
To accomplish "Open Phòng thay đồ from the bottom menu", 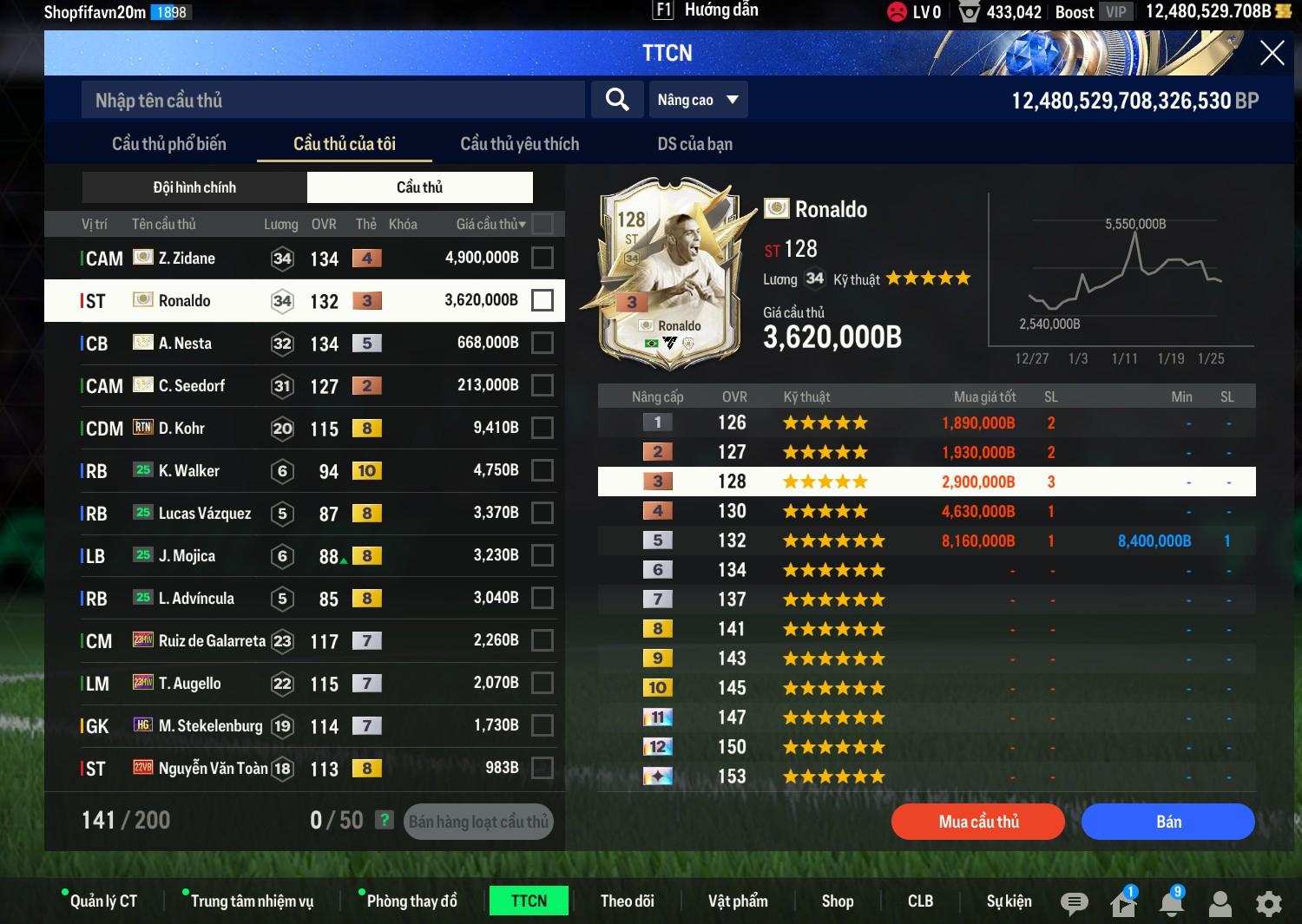I will tap(411, 901).
